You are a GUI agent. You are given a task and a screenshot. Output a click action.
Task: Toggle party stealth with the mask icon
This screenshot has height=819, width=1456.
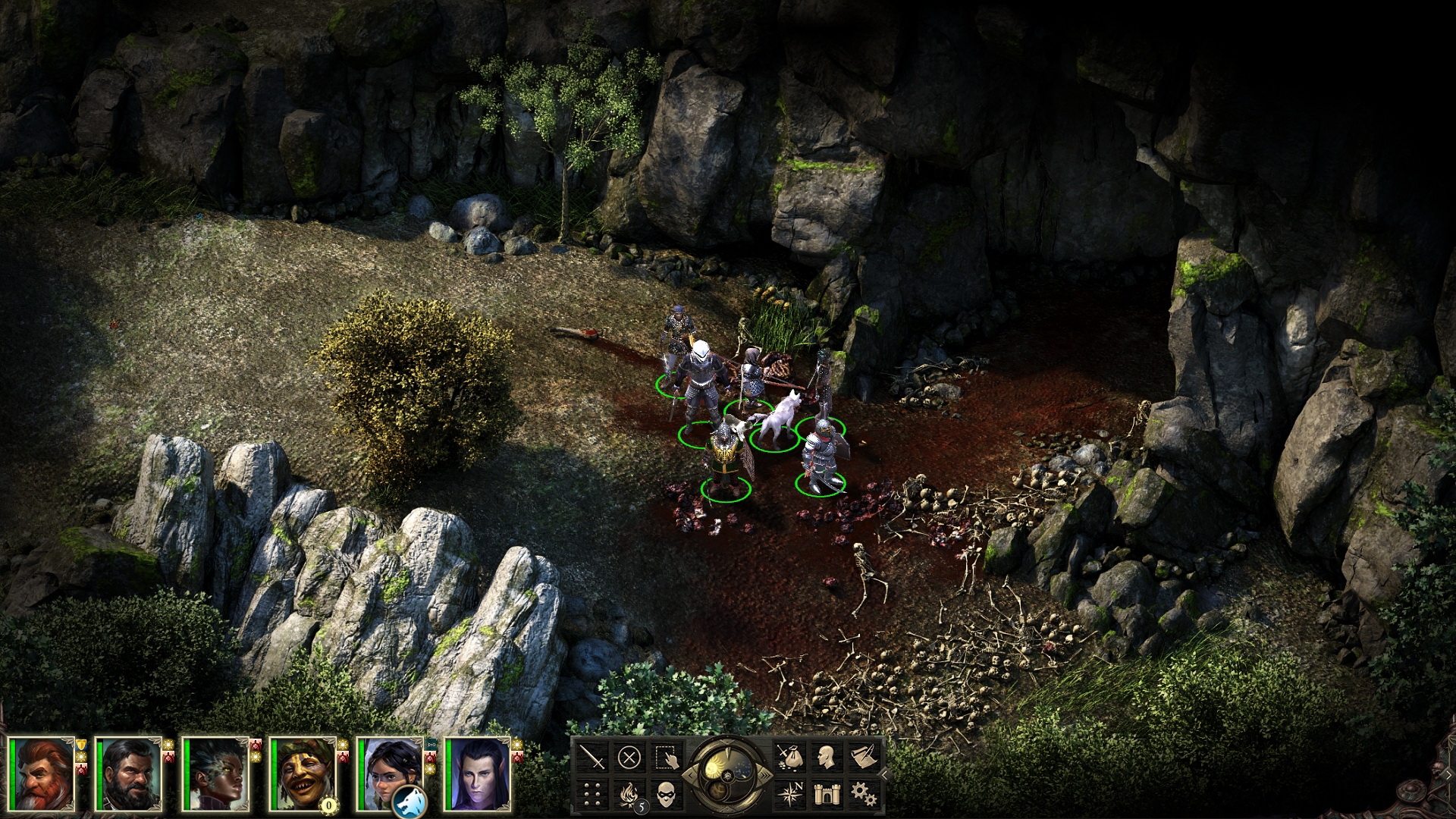pyautogui.click(x=666, y=793)
